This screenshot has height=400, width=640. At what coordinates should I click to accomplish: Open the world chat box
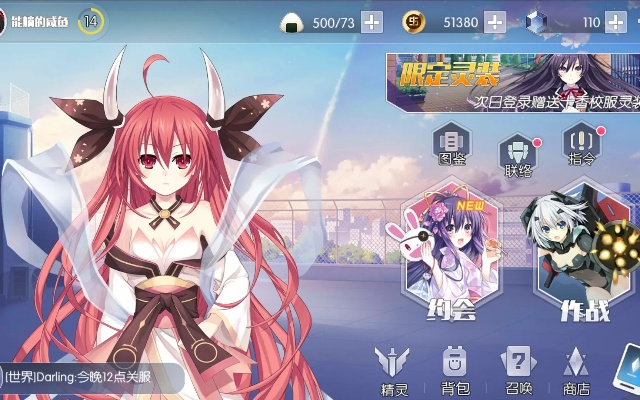92,377
